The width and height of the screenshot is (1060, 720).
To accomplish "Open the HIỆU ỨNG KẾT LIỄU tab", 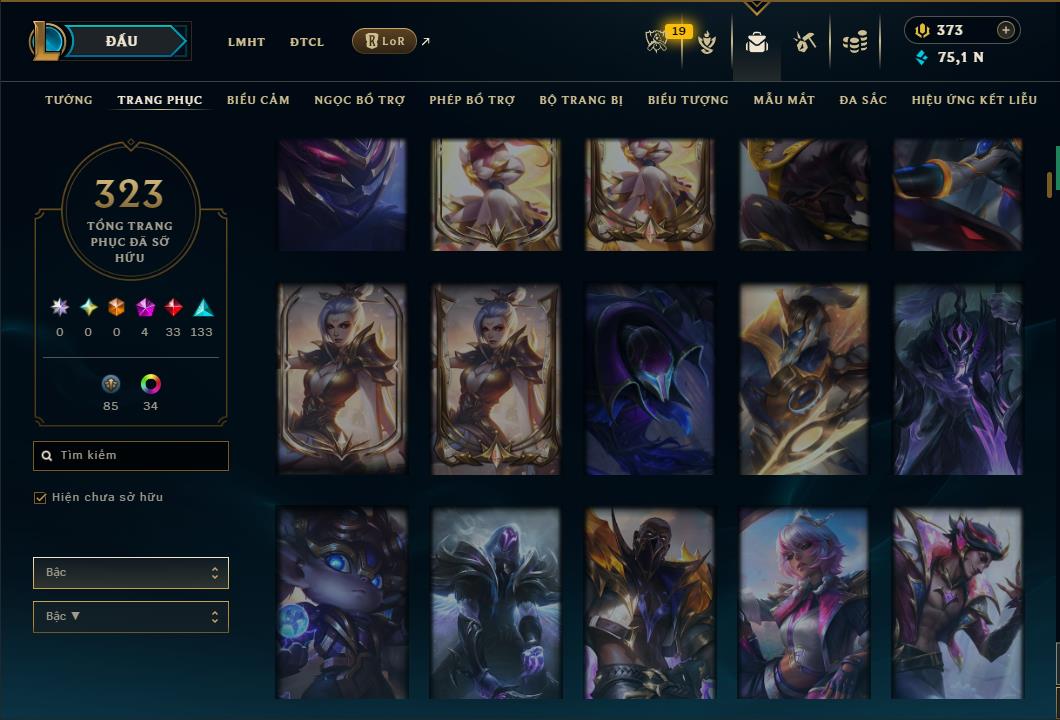I will pos(974,100).
